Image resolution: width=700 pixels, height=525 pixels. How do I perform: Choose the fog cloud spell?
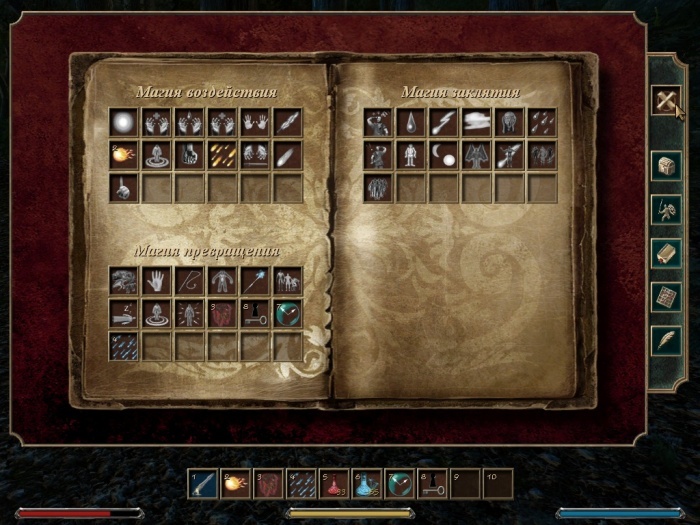pyautogui.click(x=476, y=122)
